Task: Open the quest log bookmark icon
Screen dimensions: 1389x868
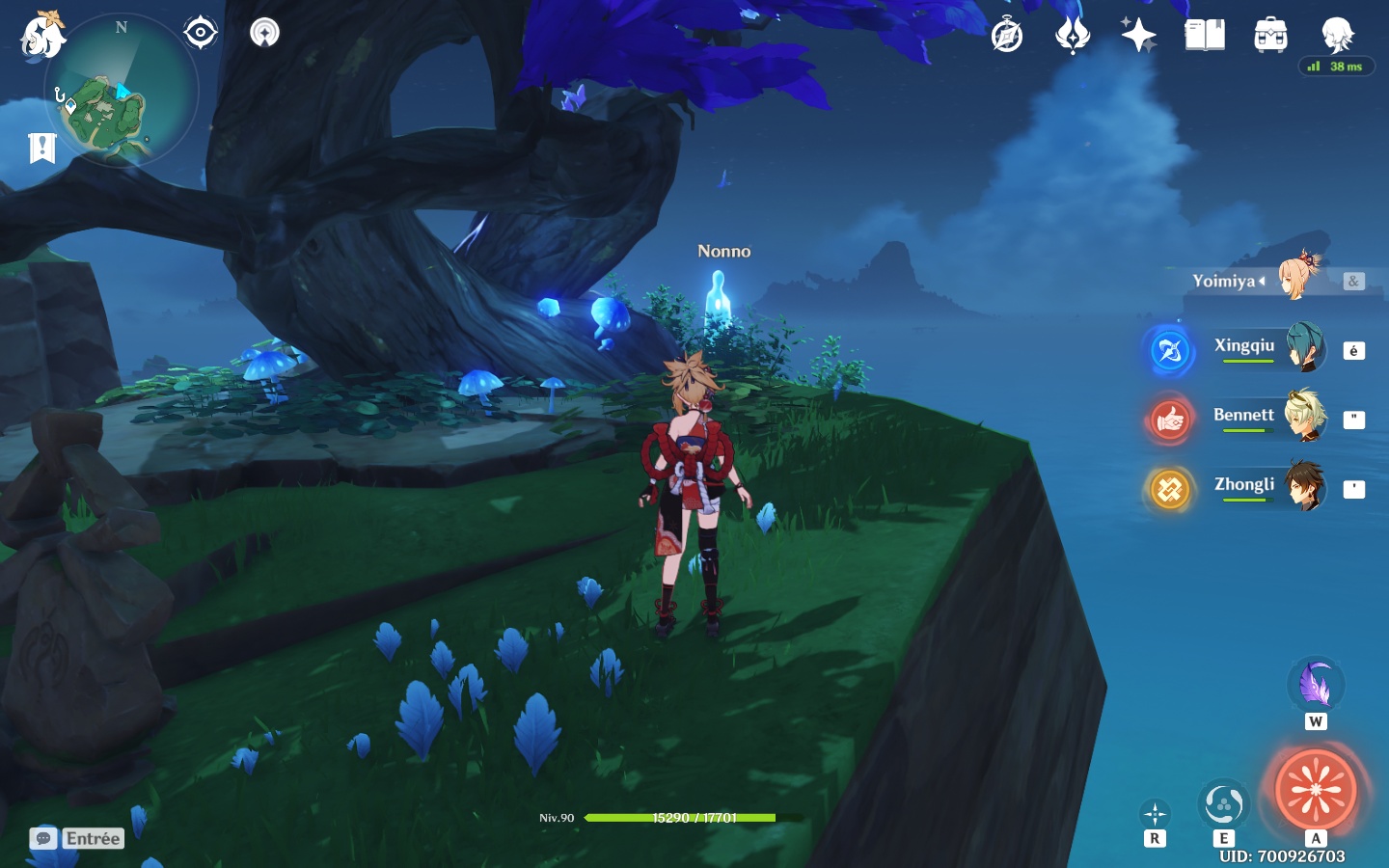Action: point(42,148)
